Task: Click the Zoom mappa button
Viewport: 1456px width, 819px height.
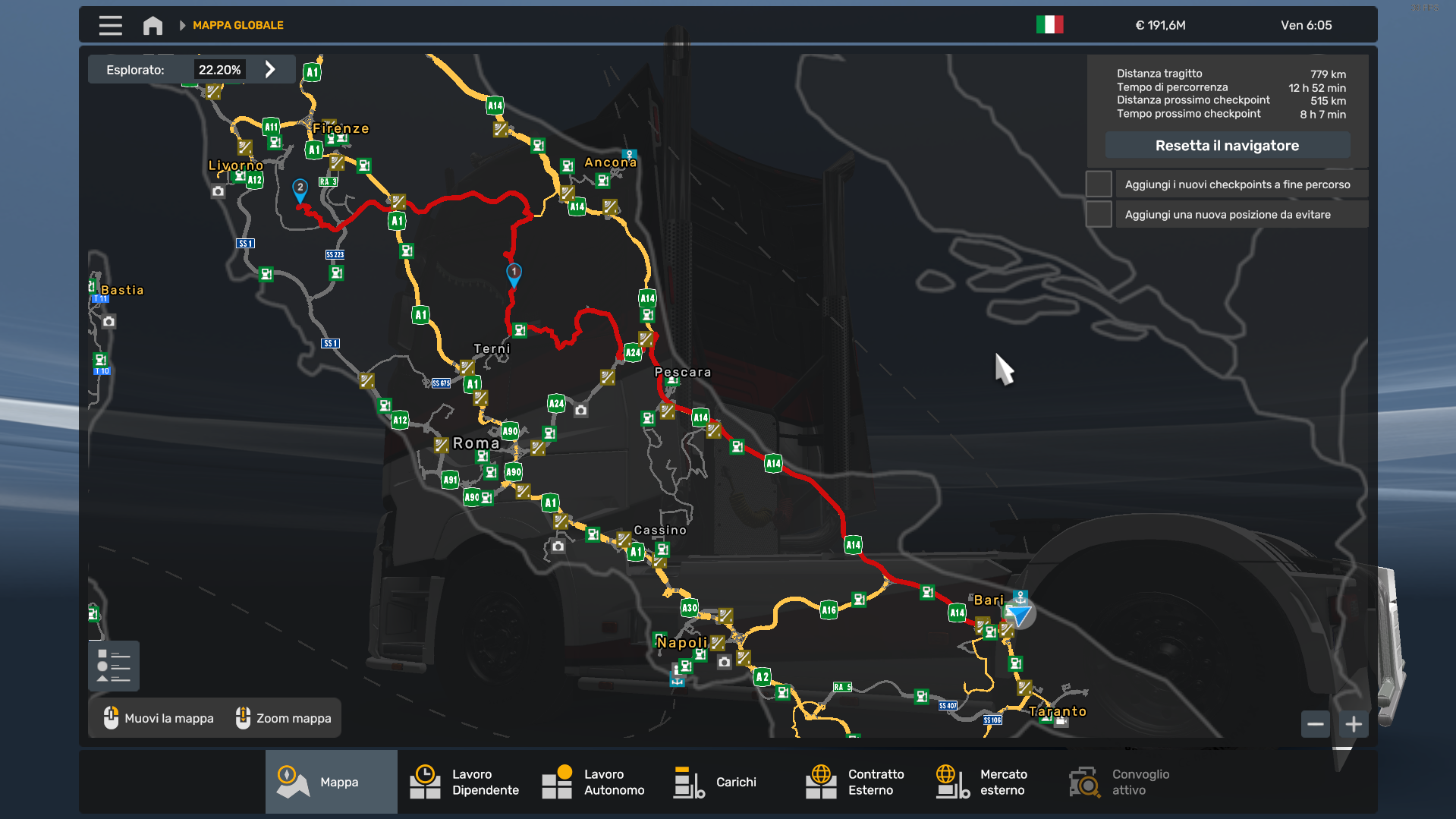Action: (x=282, y=717)
